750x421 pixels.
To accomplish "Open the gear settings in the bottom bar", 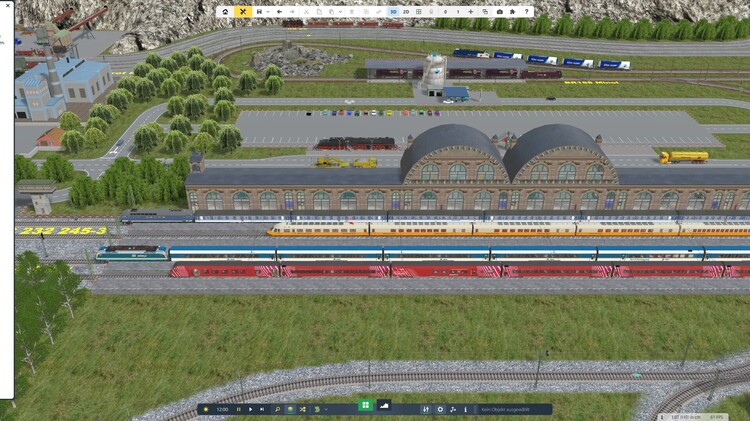I will click(440, 409).
